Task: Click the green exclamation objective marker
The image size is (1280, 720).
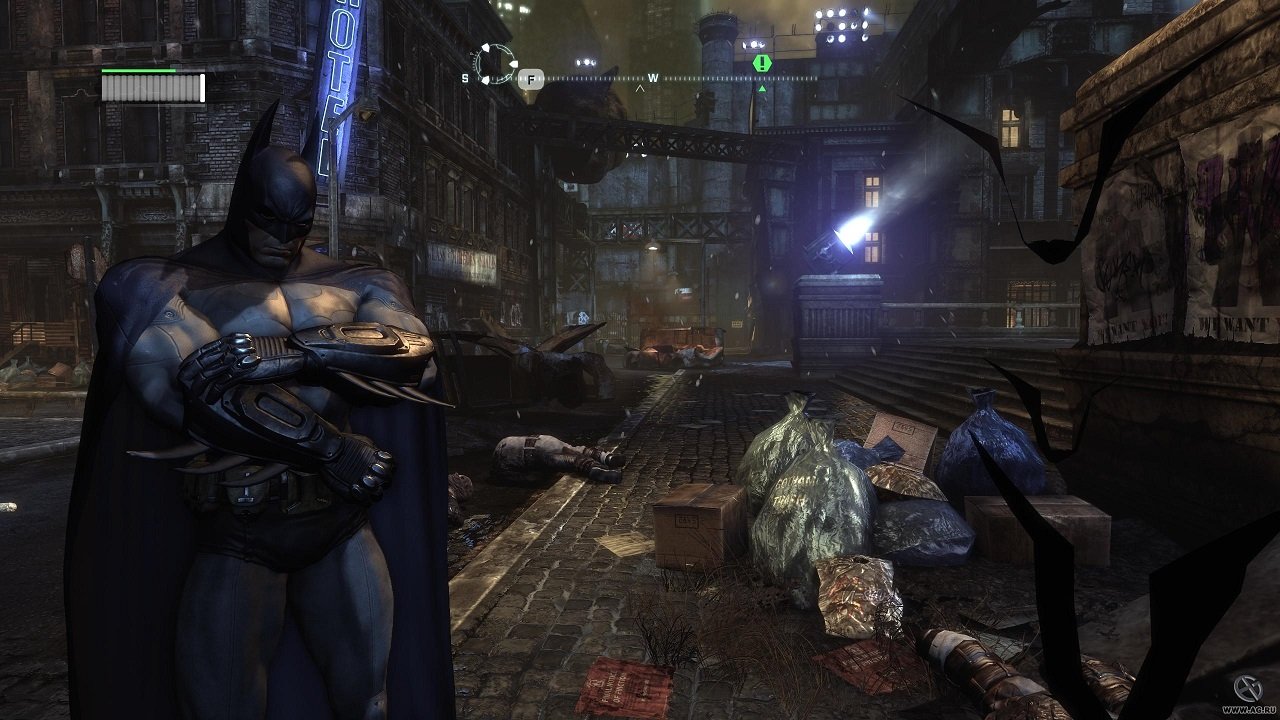Action: coord(760,63)
